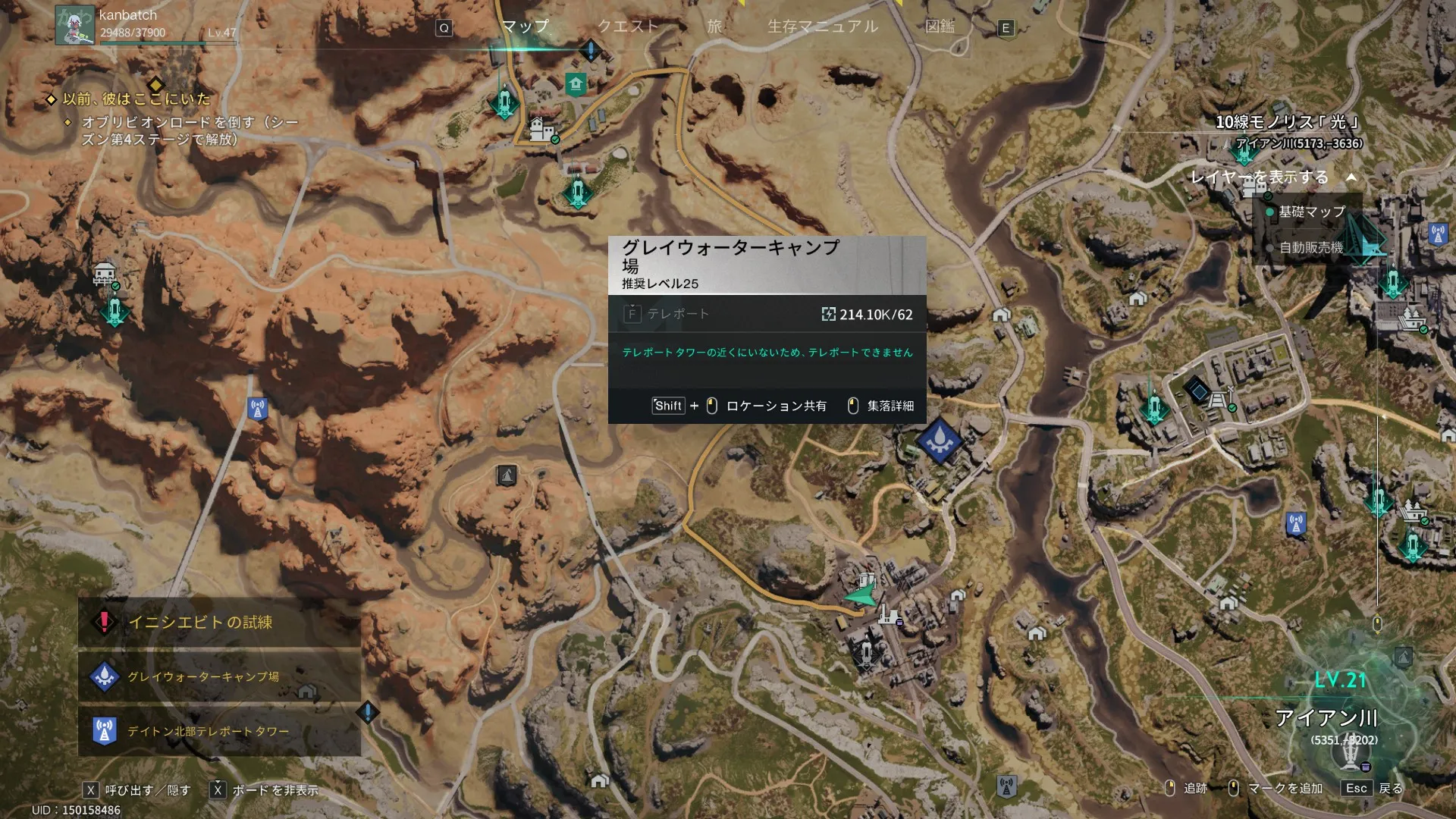
Task: Select the green house marker near the top
Action: 576,84
